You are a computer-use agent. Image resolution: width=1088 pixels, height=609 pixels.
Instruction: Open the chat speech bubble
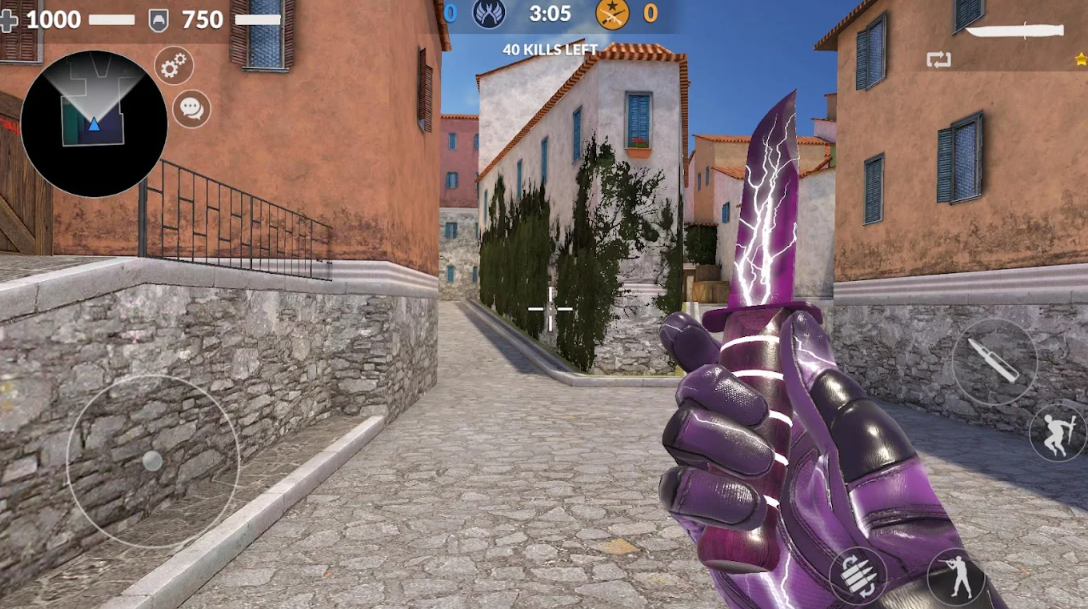tap(191, 108)
